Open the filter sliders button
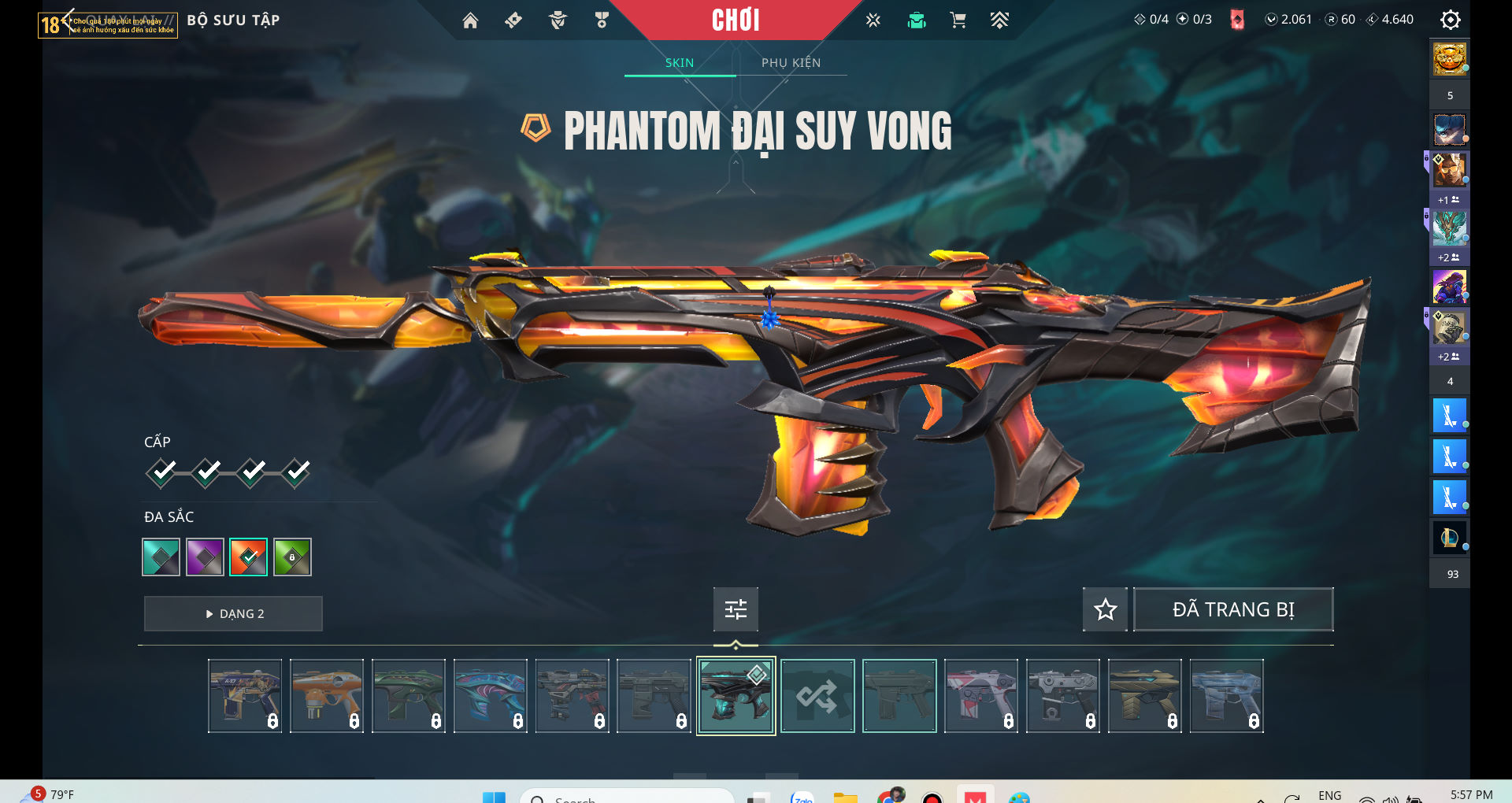1512x803 pixels. pyautogui.click(x=736, y=609)
